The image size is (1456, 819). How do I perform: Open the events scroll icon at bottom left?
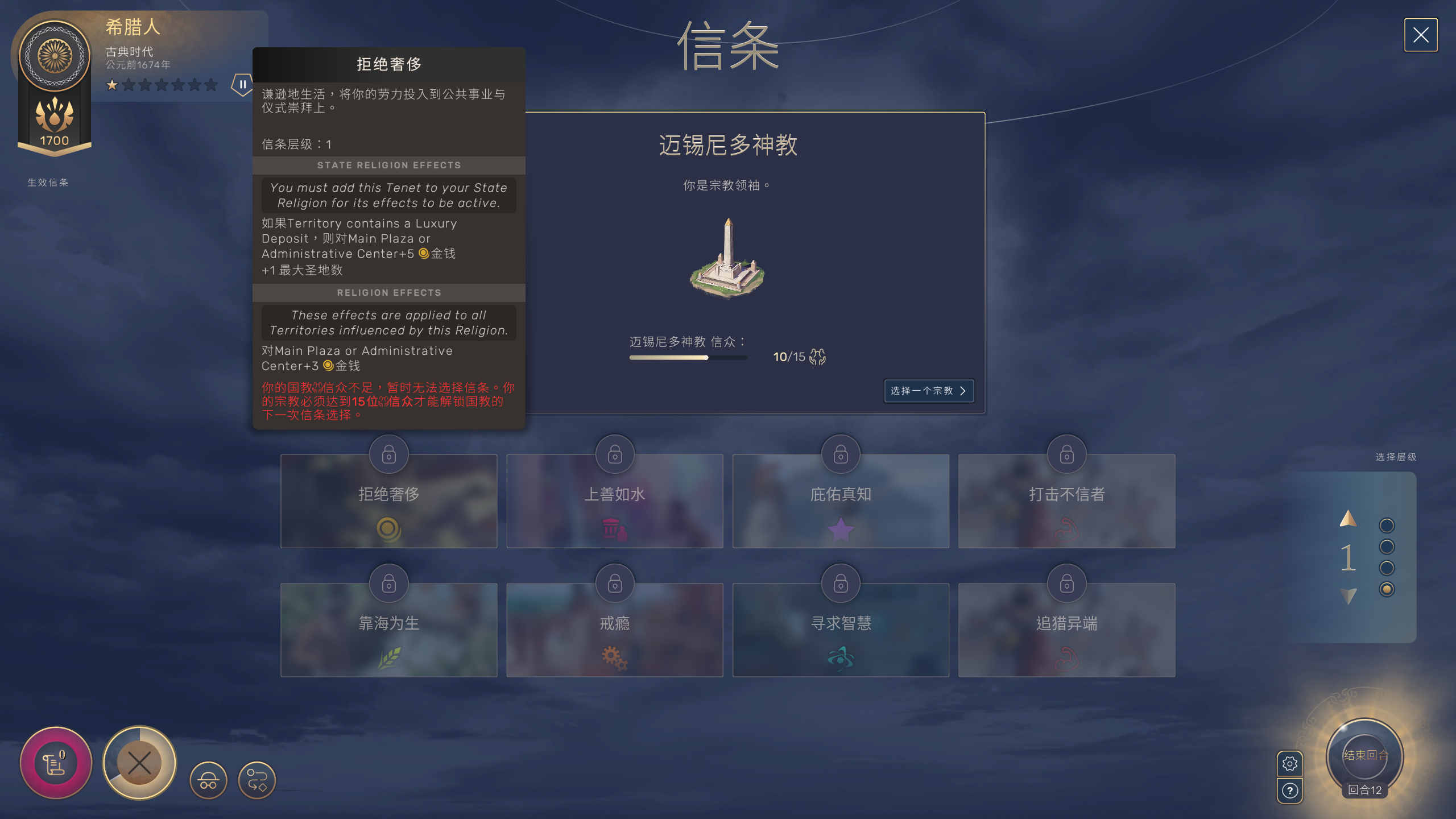click(55, 763)
